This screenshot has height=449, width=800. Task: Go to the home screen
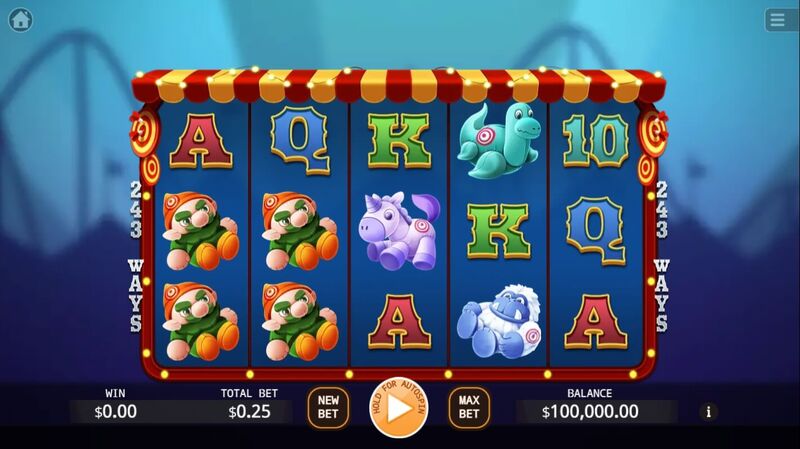pyautogui.click(x=20, y=20)
